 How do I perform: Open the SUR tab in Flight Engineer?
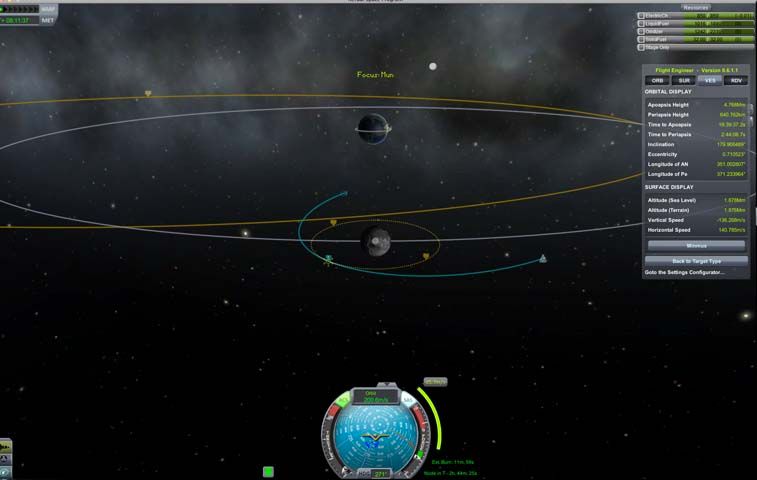[x=684, y=80]
